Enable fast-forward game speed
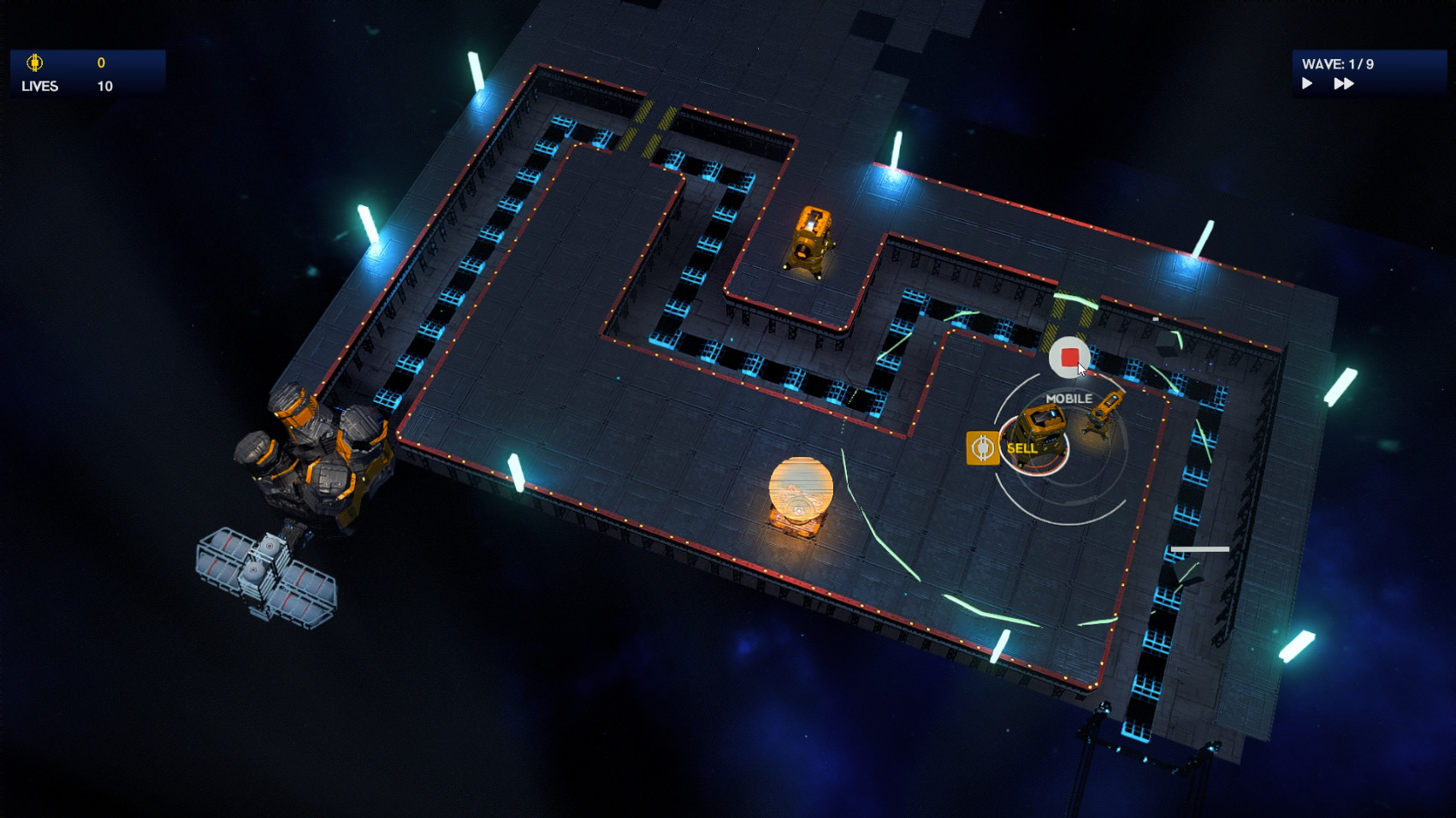Screen dimensions: 1456x818 click(1344, 83)
